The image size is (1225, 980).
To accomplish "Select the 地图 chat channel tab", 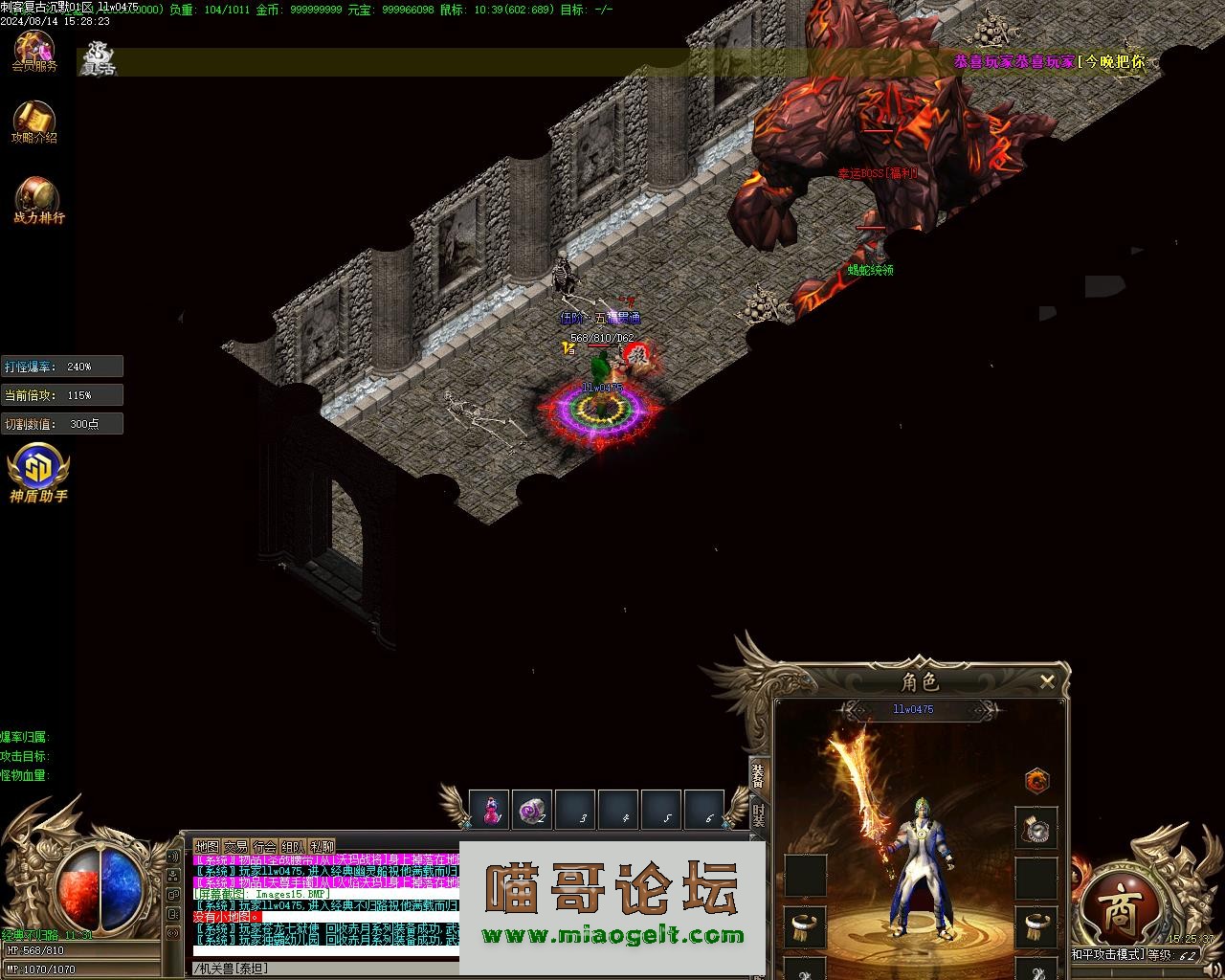I will click(x=207, y=847).
